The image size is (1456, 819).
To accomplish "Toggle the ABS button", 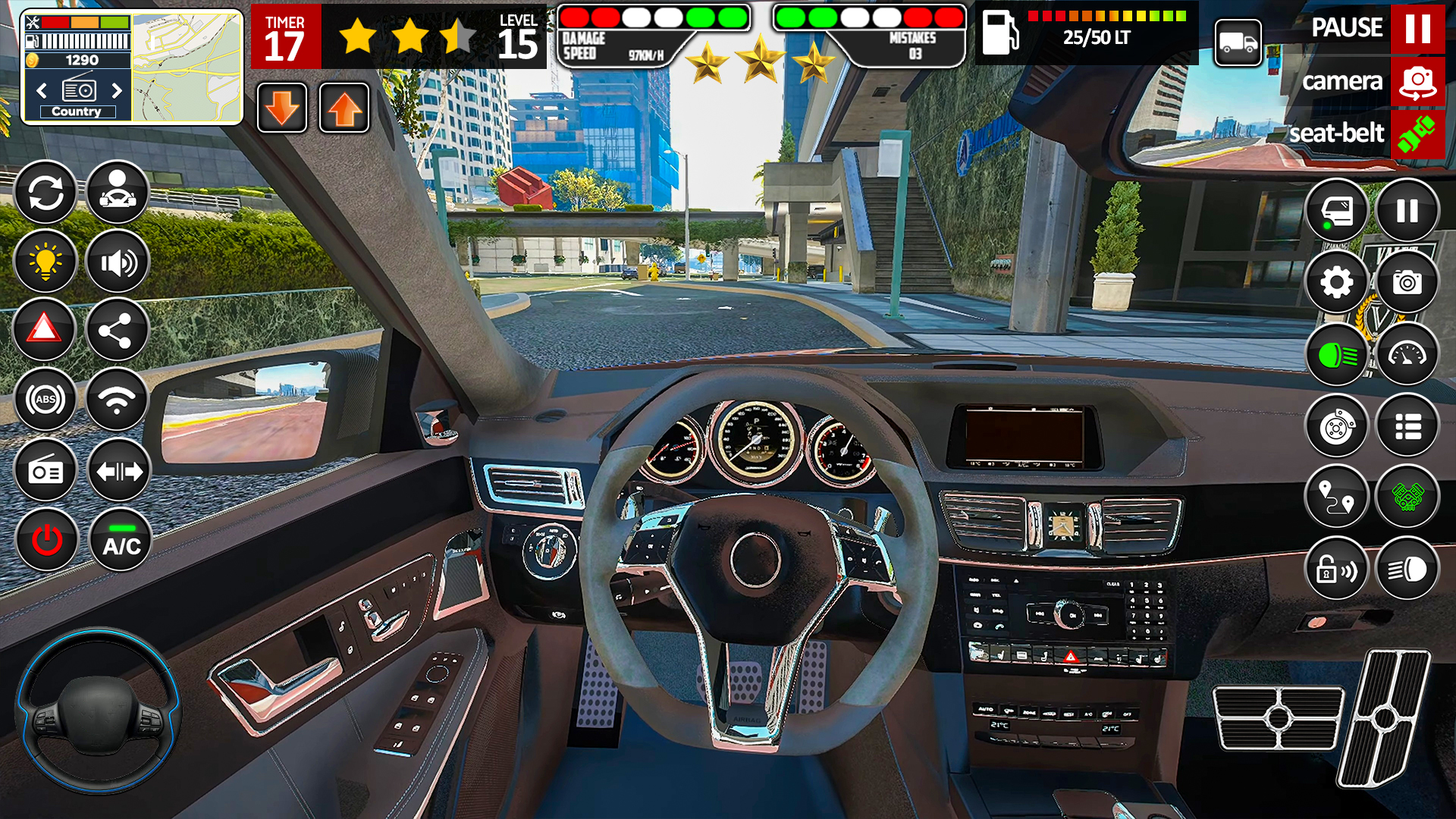I will pyautogui.click(x=45, y=399).
